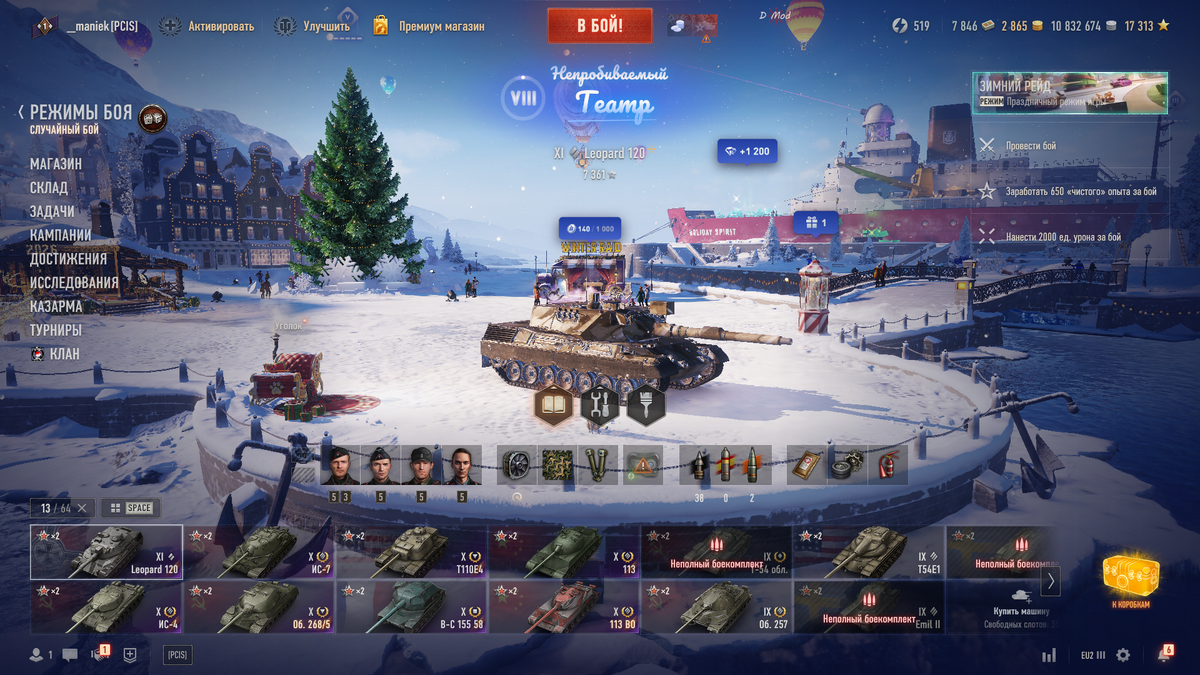Open ИССЛЕДОВАНИЯ tech tree
This screenshot has height=675, width=1200.
(74, 283)
